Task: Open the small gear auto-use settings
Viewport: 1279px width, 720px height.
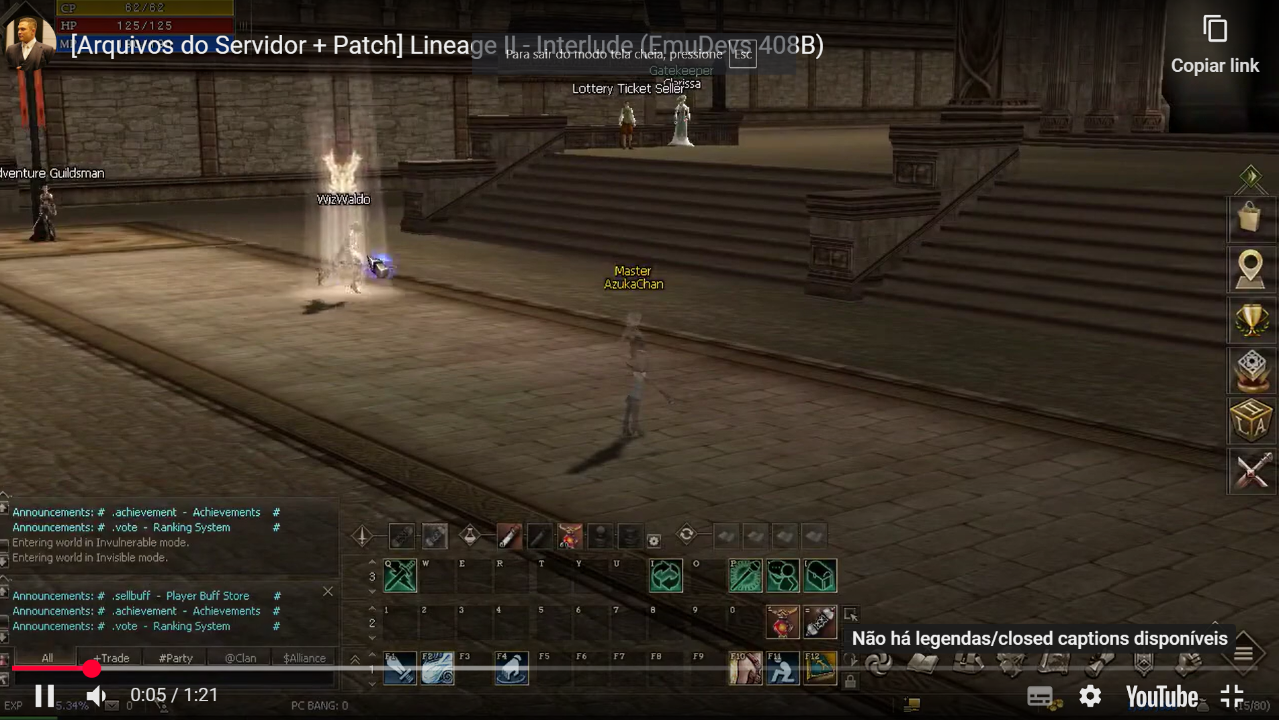Action: point(654,541)
